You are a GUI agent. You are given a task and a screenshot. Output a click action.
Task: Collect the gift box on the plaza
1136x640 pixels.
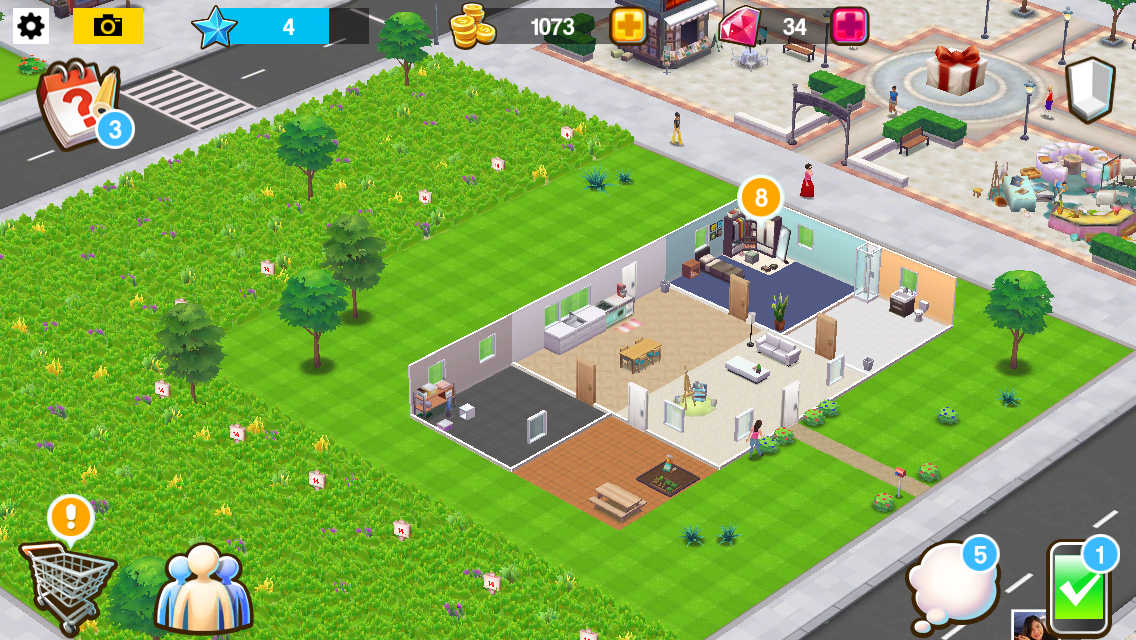point(956,69)
